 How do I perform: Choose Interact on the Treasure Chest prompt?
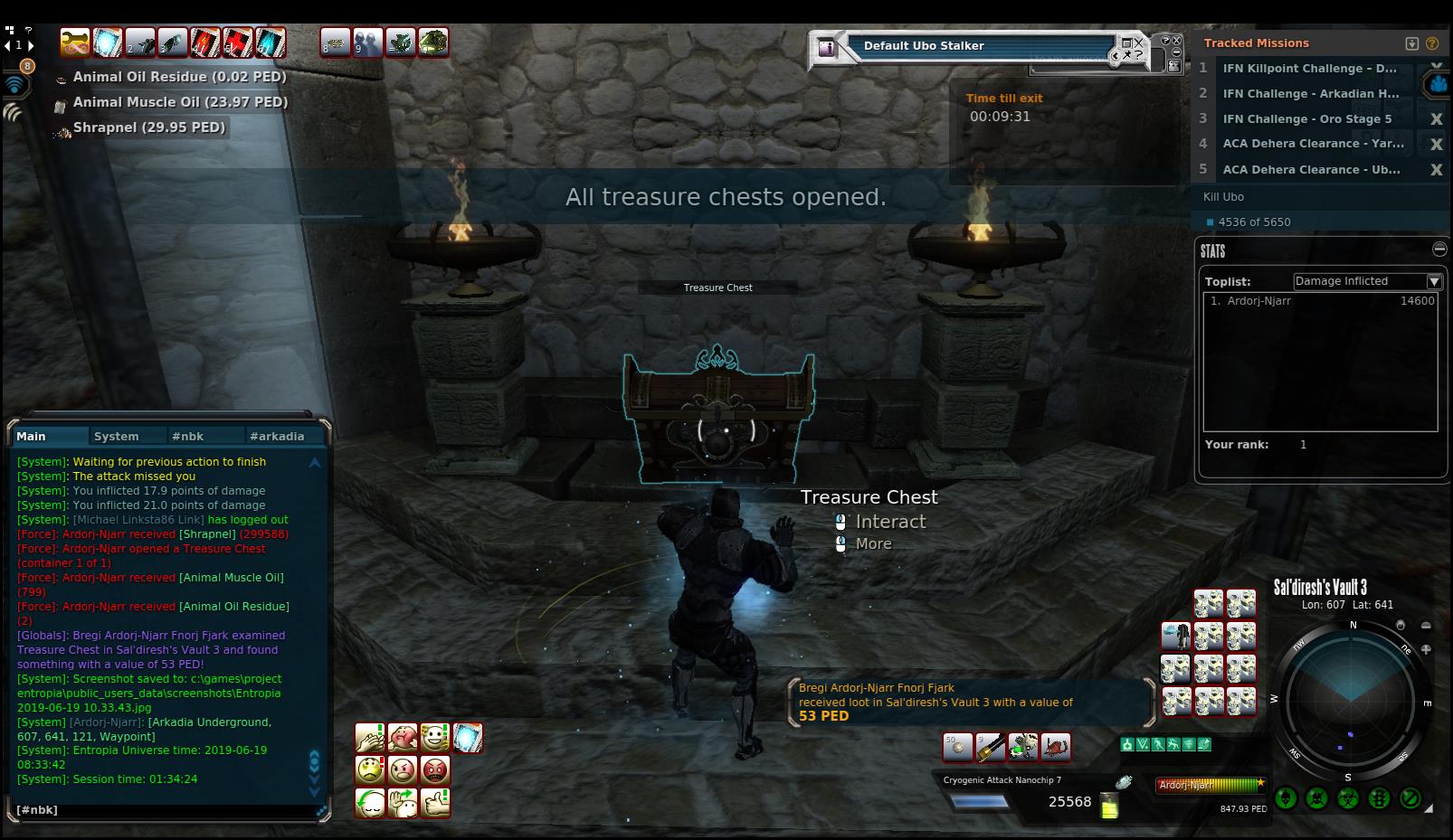pos(890,522)
